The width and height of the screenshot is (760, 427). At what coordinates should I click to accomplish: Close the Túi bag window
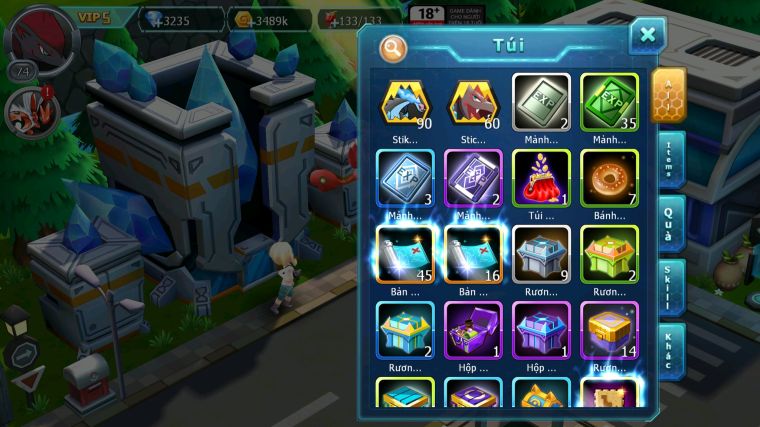point(647,35)
